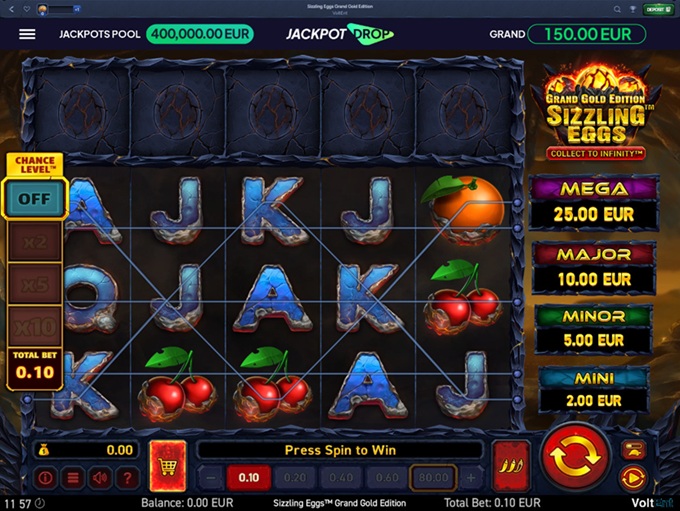Choose the 80.00 bet value
The height and width of the screenshot is (511, 680).
click(433, 478)
